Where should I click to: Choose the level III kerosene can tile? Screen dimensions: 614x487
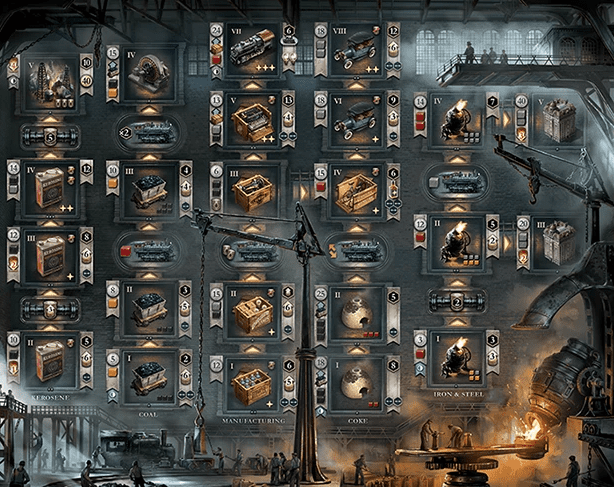(x=49, y=253)
